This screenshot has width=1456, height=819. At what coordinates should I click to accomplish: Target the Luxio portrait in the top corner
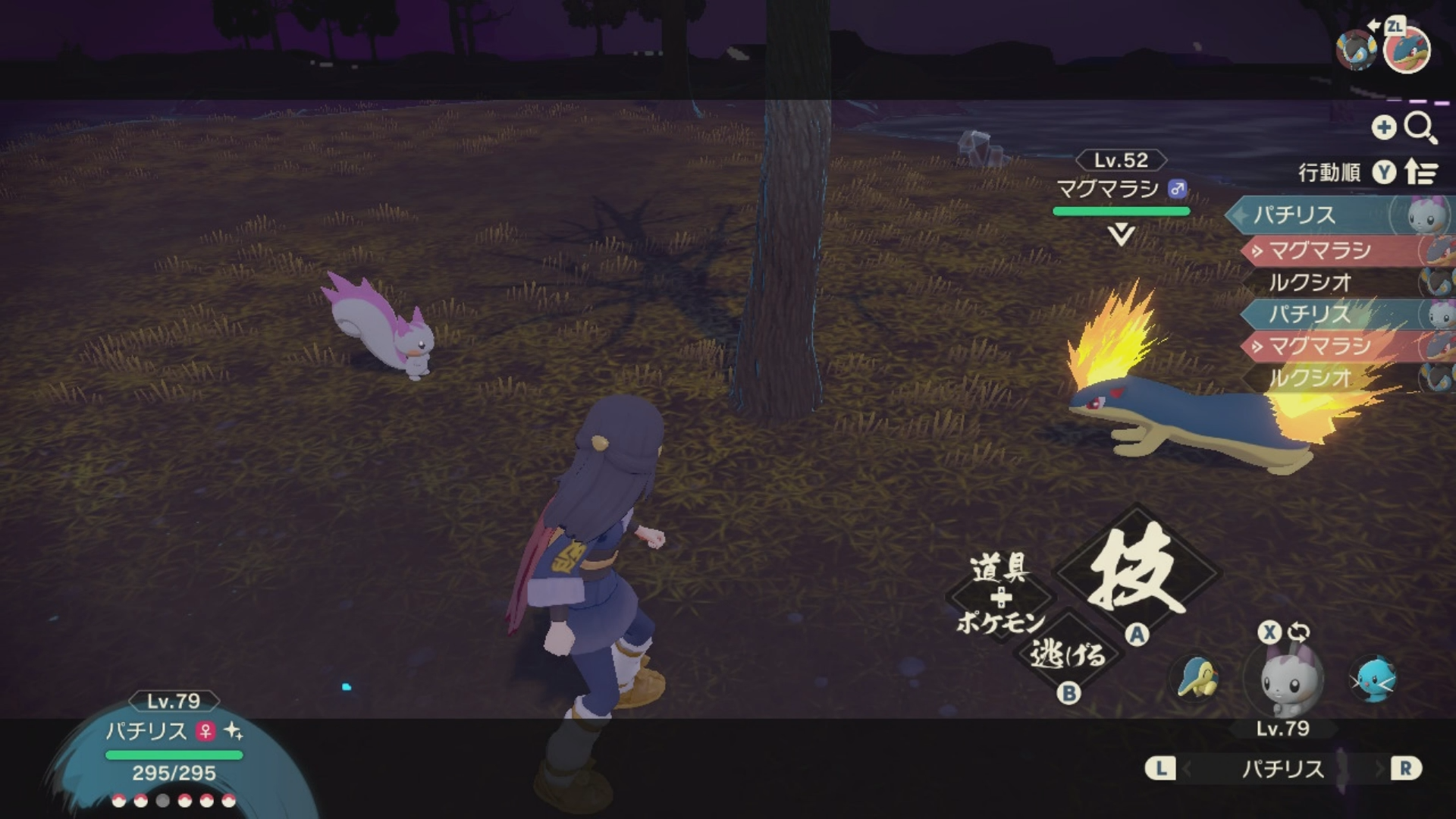[x=1355, y=50]
